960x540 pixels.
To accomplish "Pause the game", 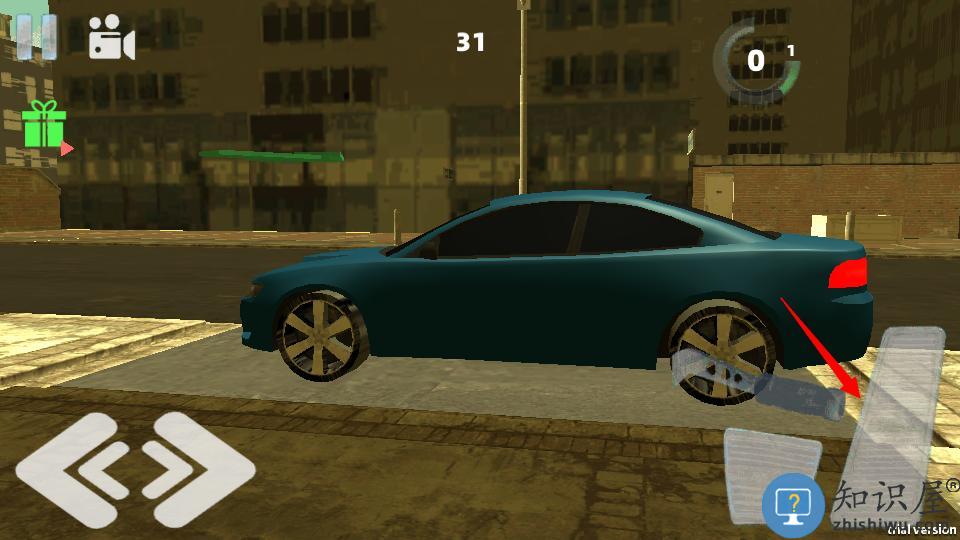I will (x=36, y=36).
